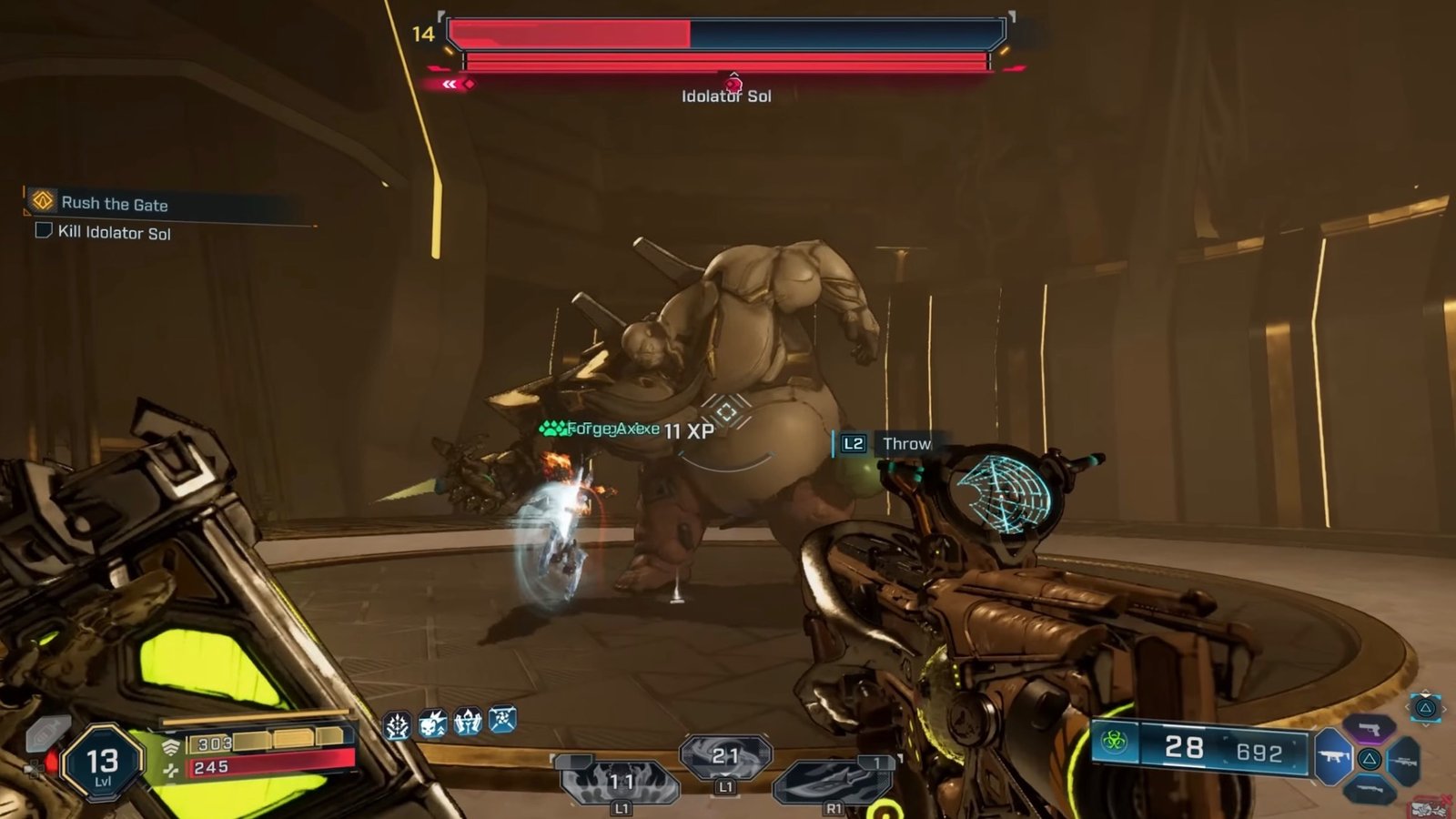1456x819 pixels.
Task: Activate the flame skull ability showing 11
Action: click(621, 782)
